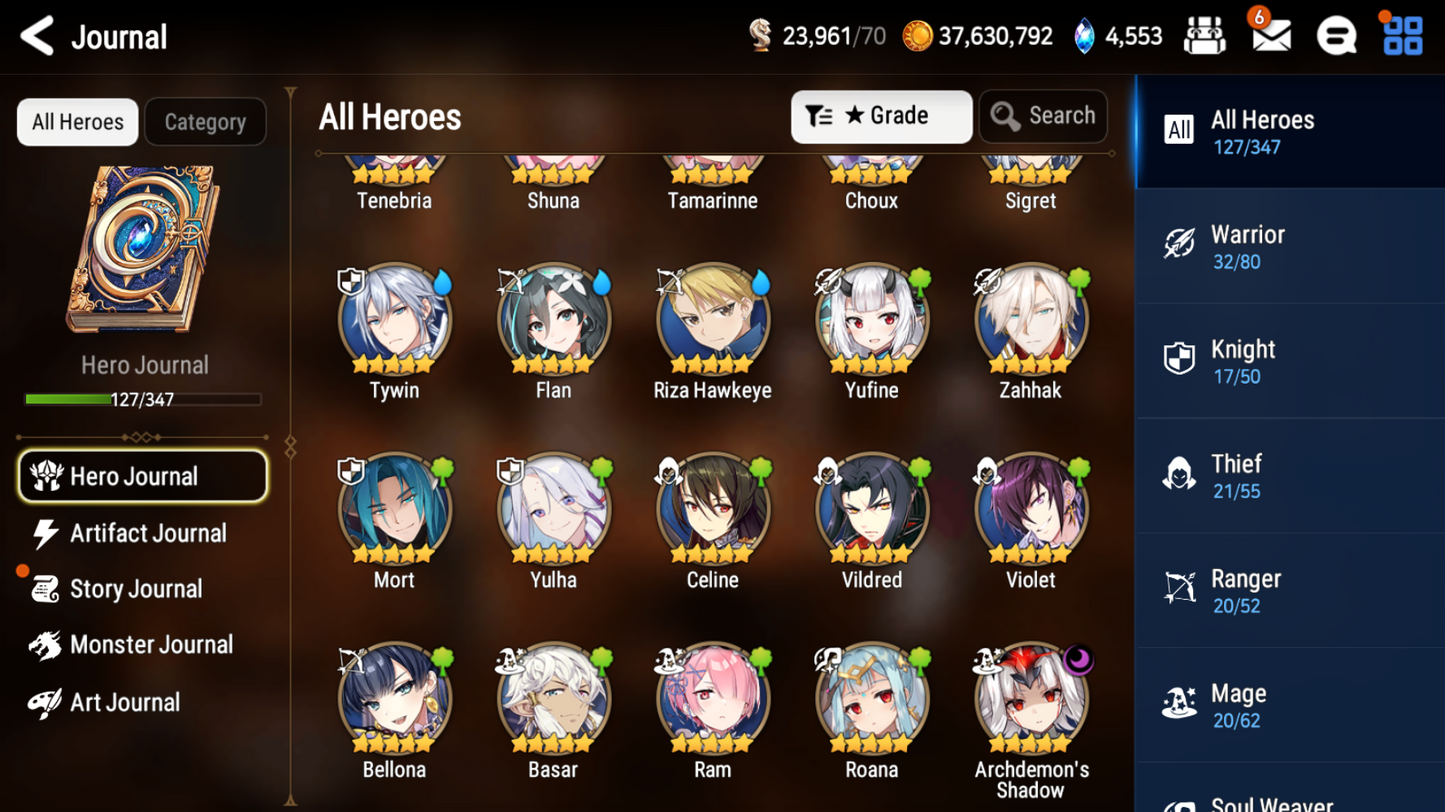Screen dimensions: 1445x812
Task: Go back from the Journal screen
Action: 38,37
